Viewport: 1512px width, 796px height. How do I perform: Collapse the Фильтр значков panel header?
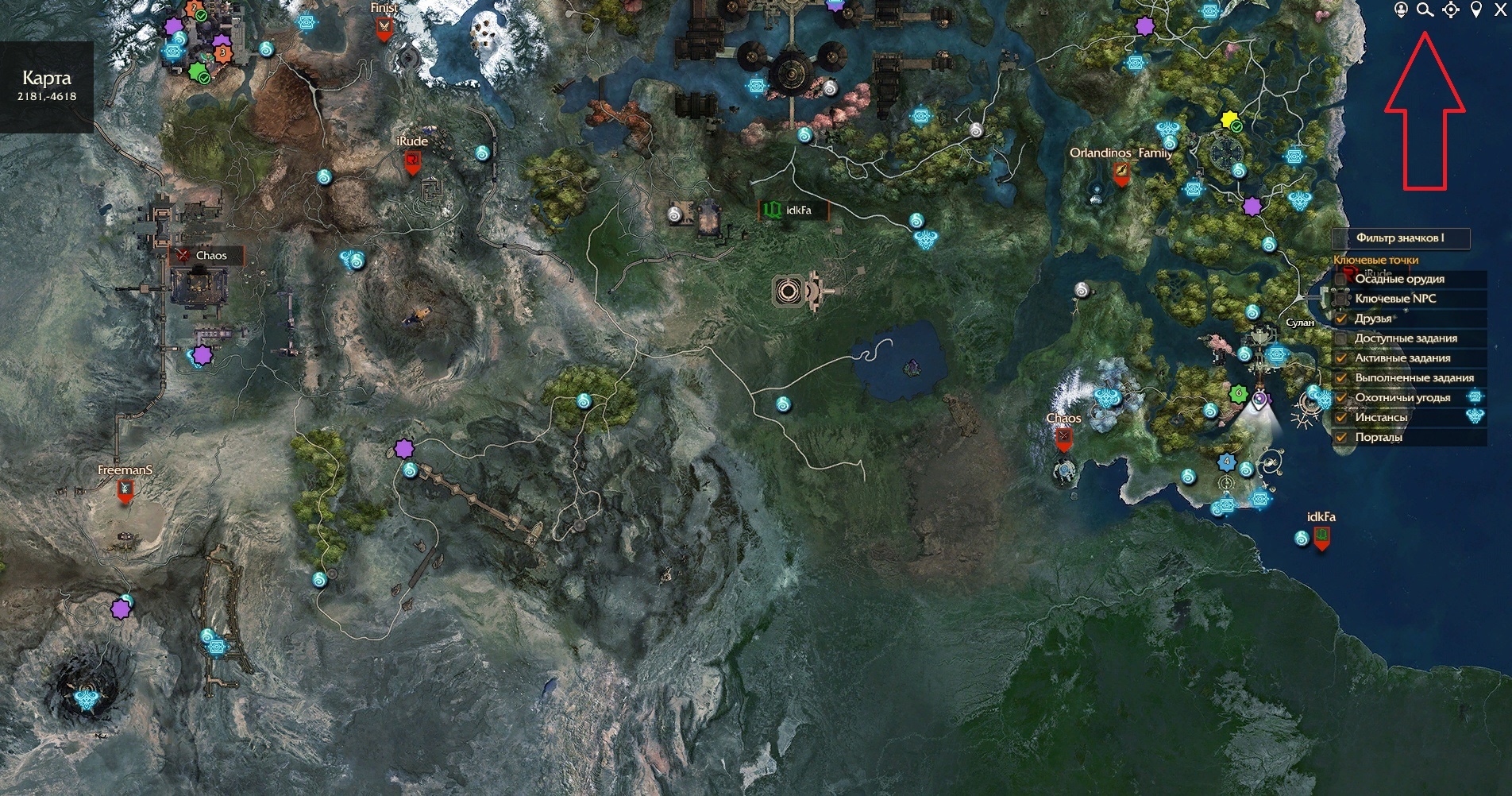coord(1401,238)
